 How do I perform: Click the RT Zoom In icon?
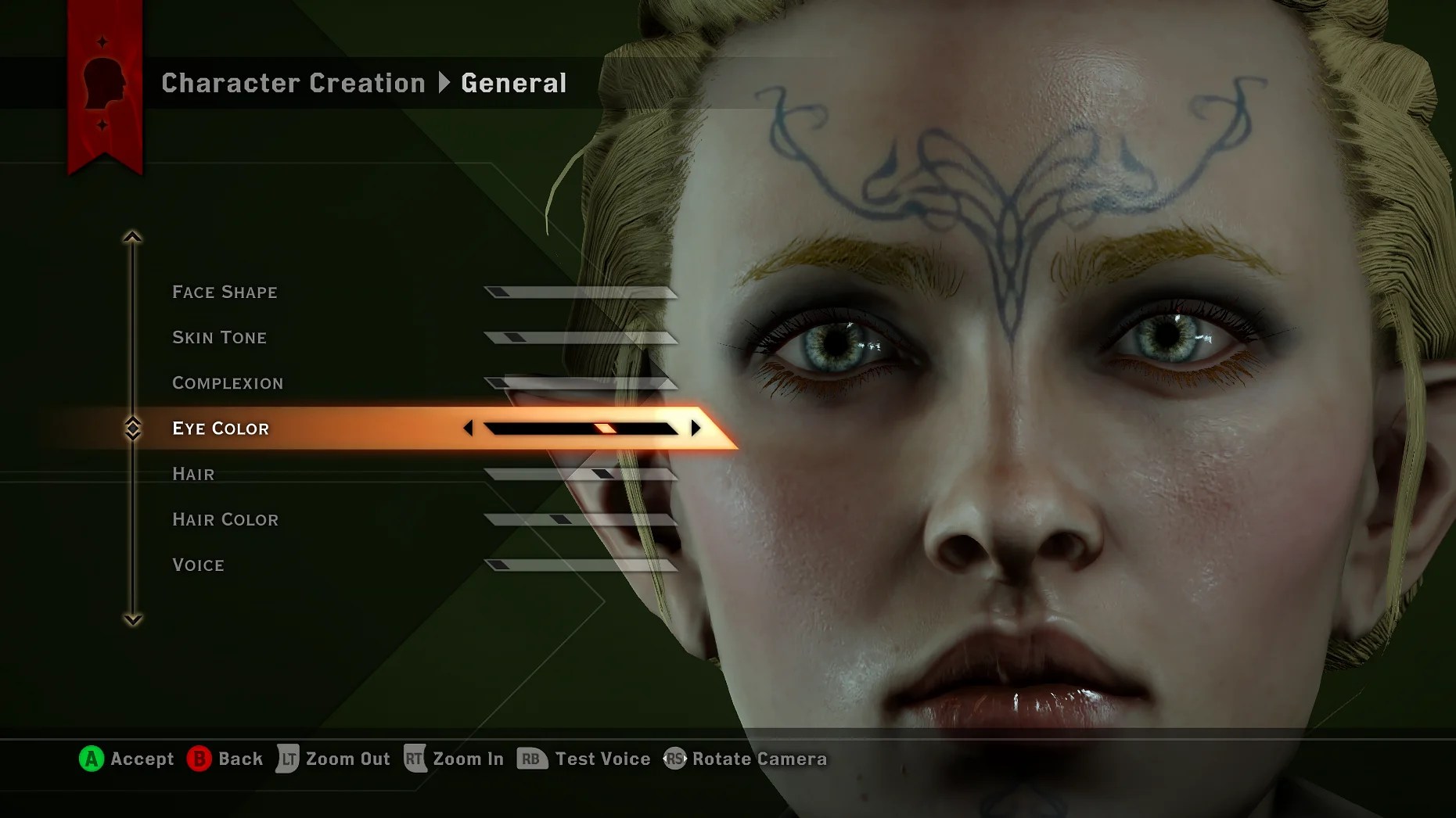point(414,758)
